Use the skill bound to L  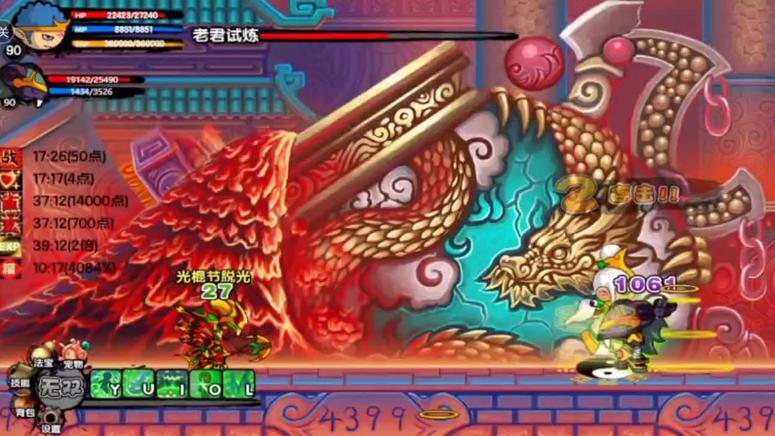point(239,385)
